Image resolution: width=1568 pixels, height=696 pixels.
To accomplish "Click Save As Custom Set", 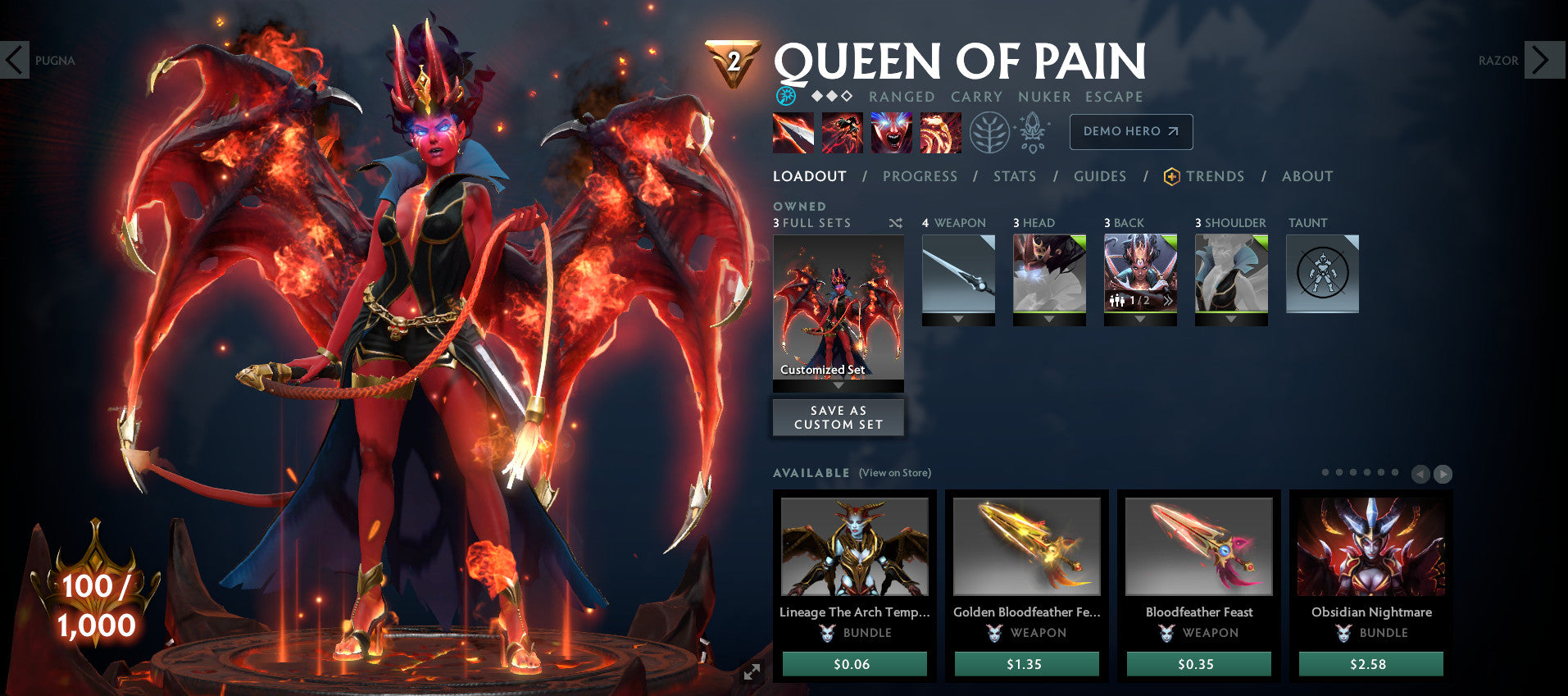I will click(838, 417).
